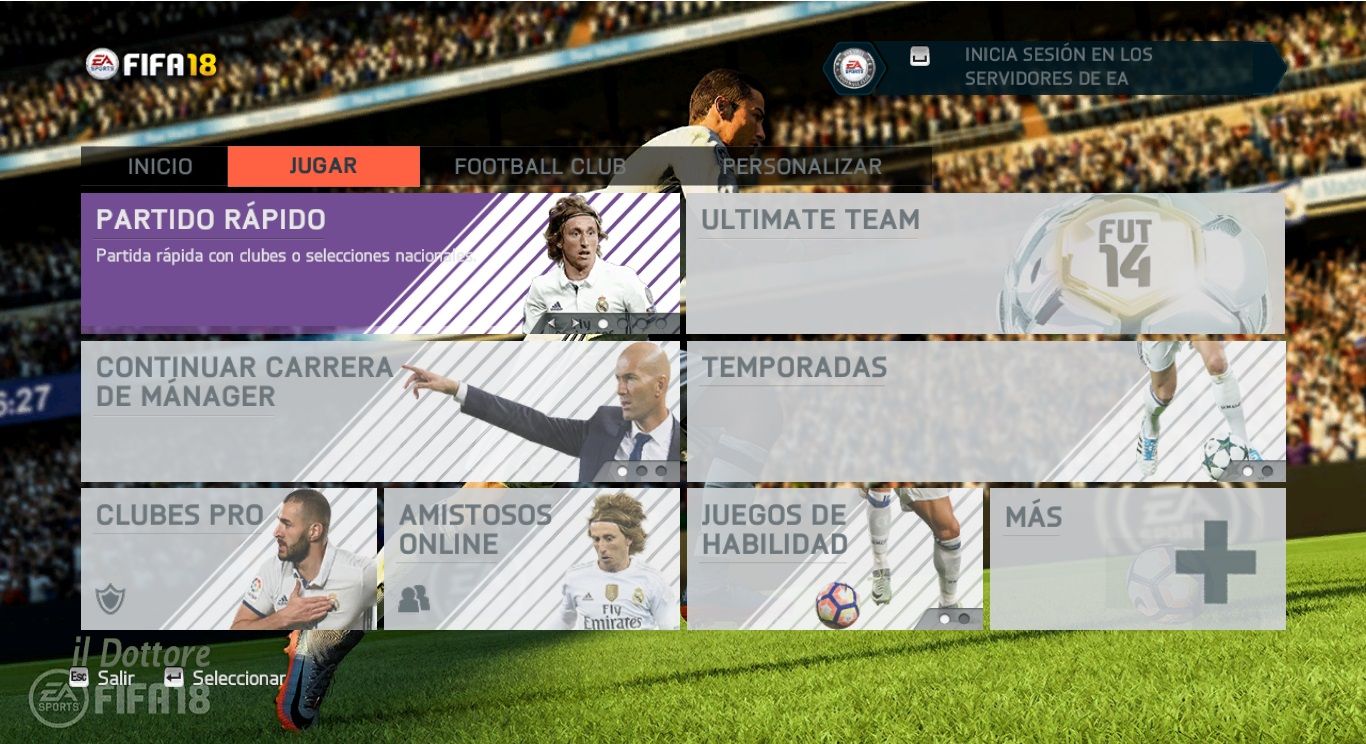The width and height of the screenshot is (1366, 744).
Task: Launch Juegos de Habilidad
Action: pyautogui.click(x=834, y=558)
